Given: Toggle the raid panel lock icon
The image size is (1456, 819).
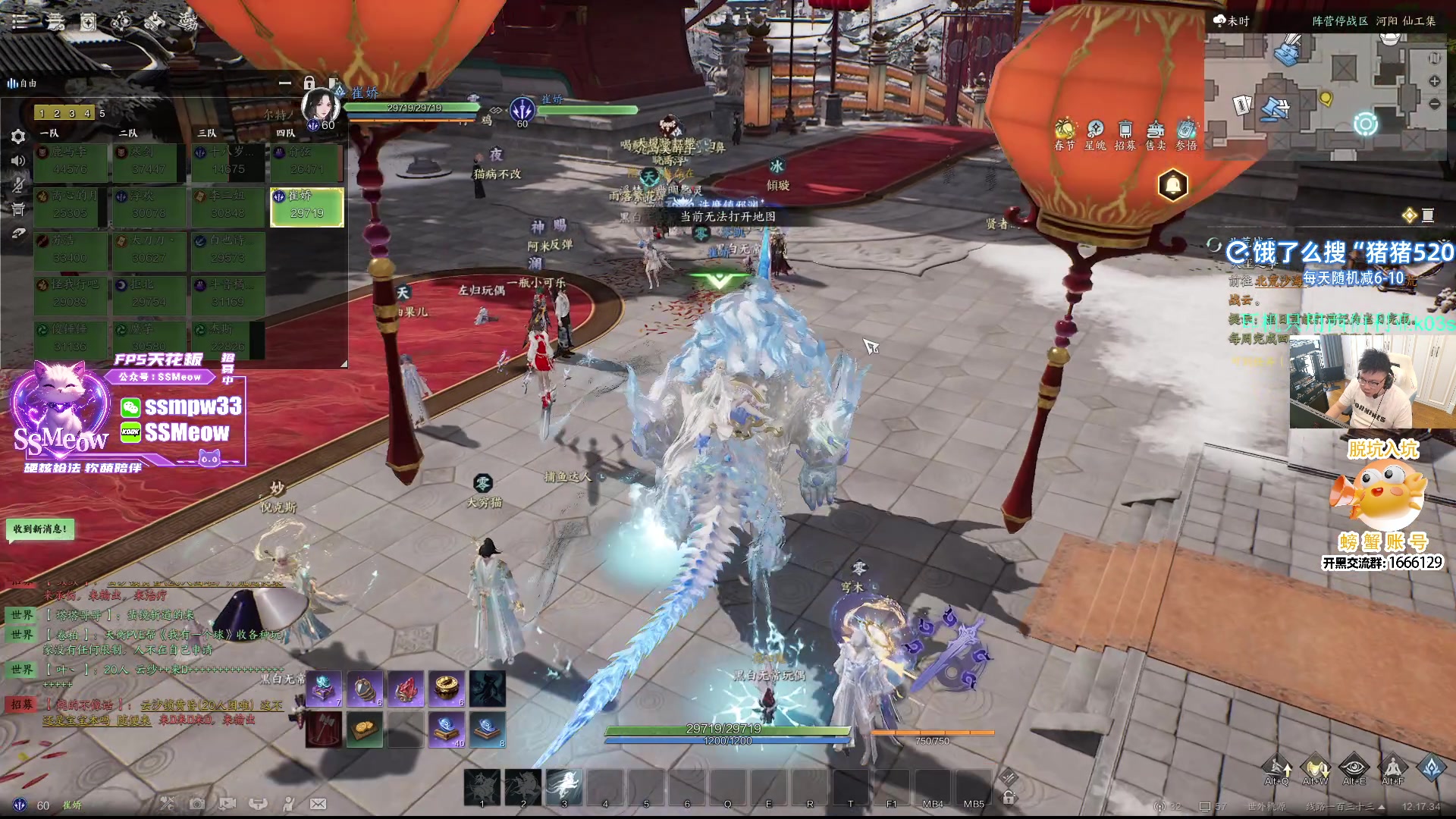Looking at the screenshot, I should coord(309,83).
